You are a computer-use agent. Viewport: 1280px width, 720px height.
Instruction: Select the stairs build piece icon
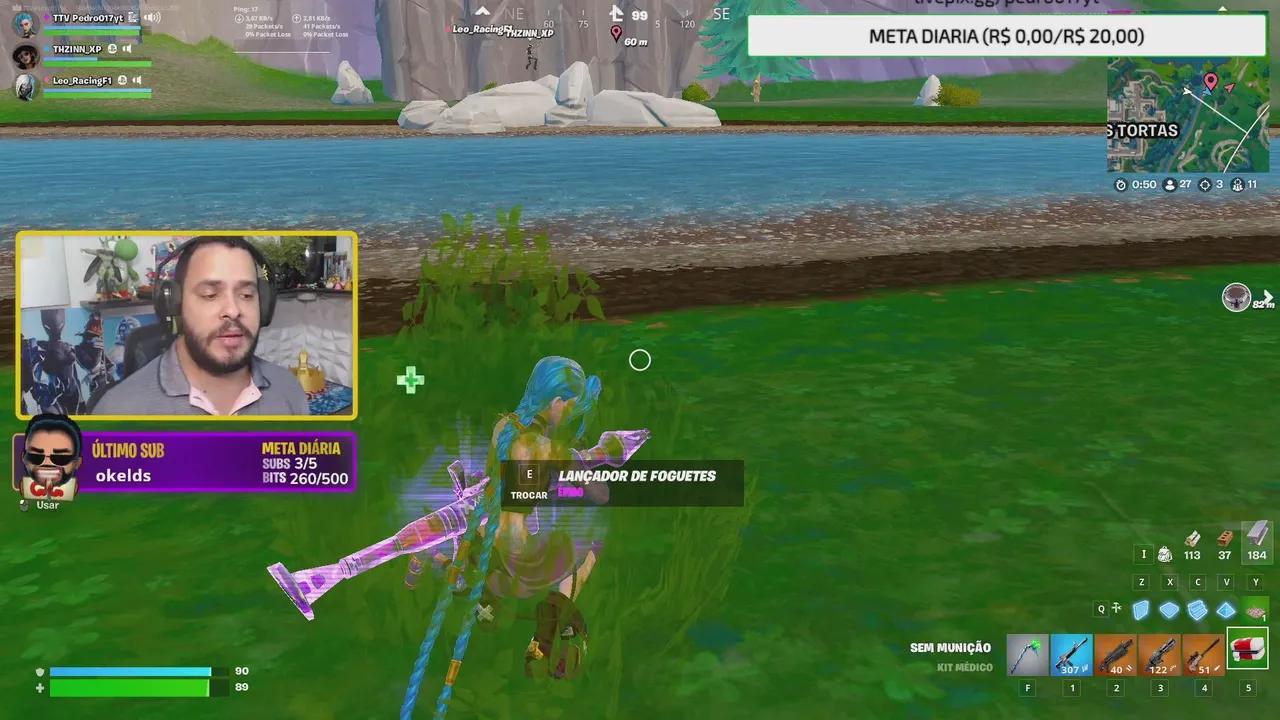1197,608
